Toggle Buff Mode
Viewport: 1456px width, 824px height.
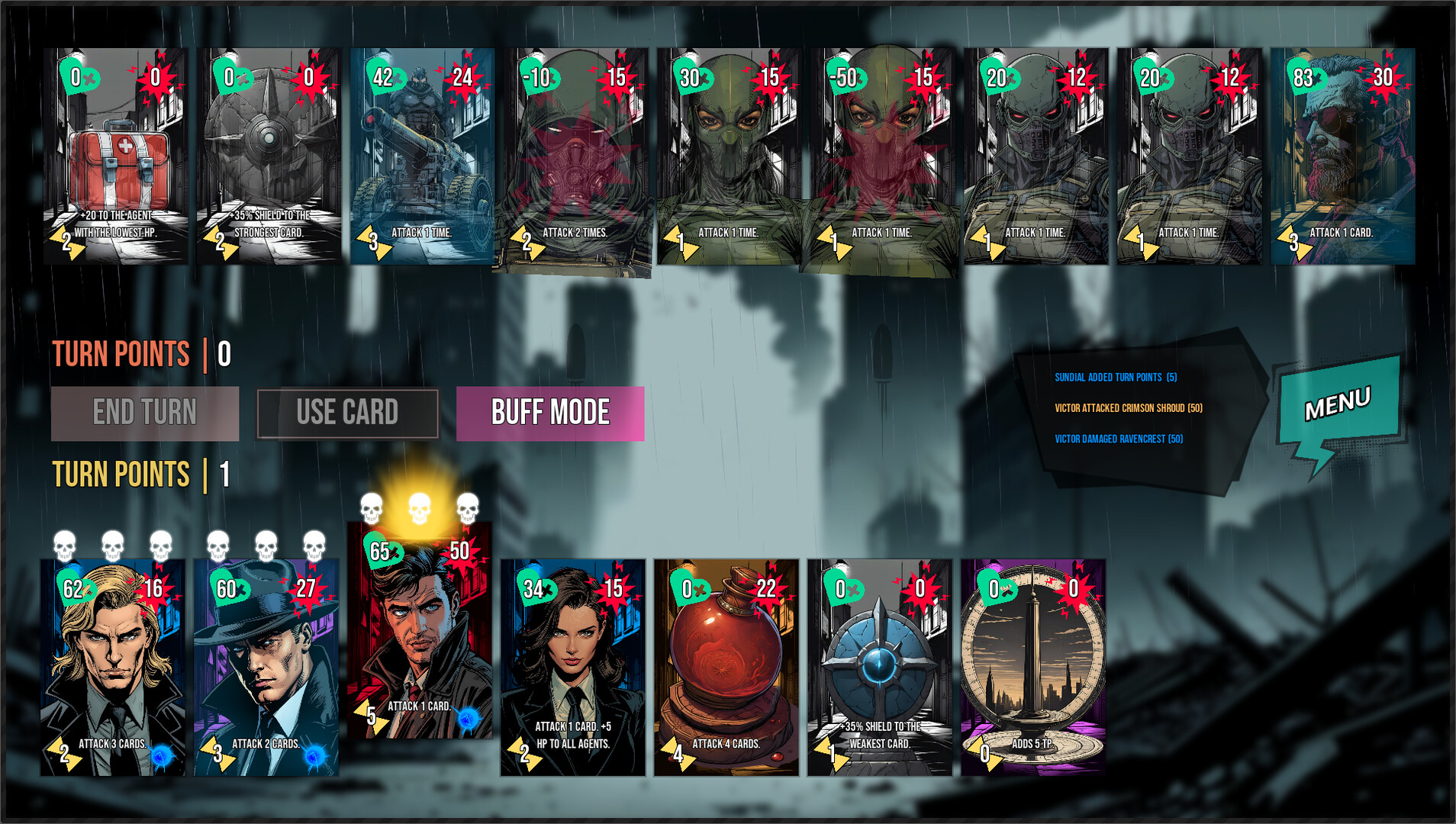coord(549,412)
